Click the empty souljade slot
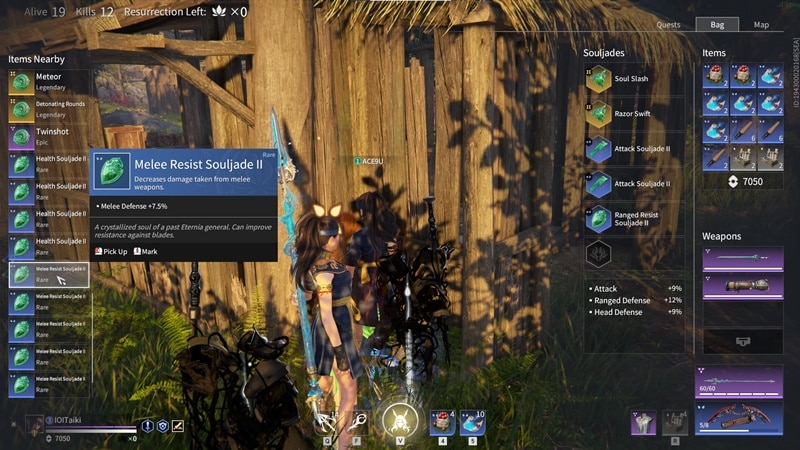The height and width of the screenshot is (450, 800). (599, 254)
